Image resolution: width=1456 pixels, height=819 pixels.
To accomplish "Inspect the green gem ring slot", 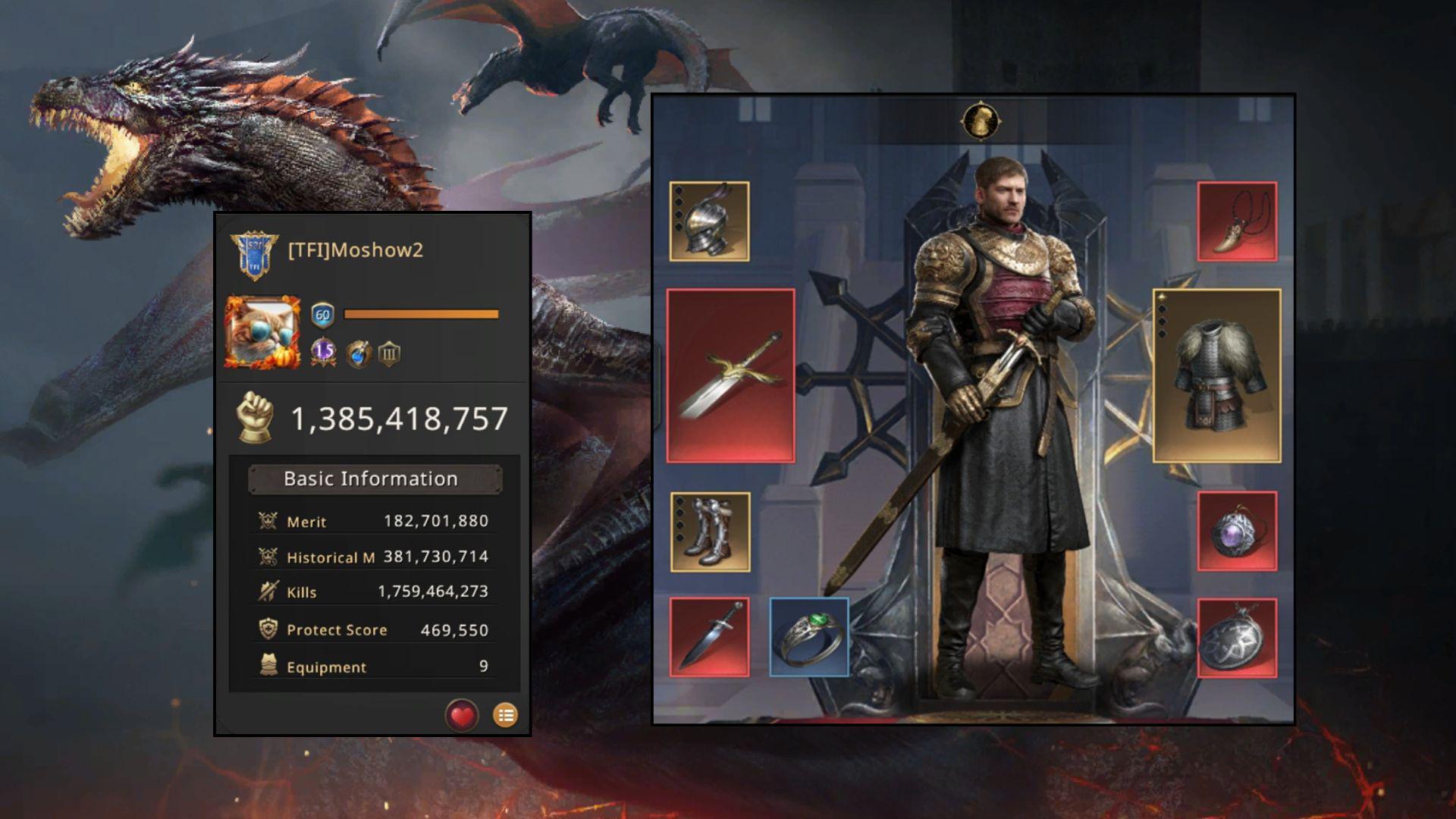I will (x=809, y=637).
